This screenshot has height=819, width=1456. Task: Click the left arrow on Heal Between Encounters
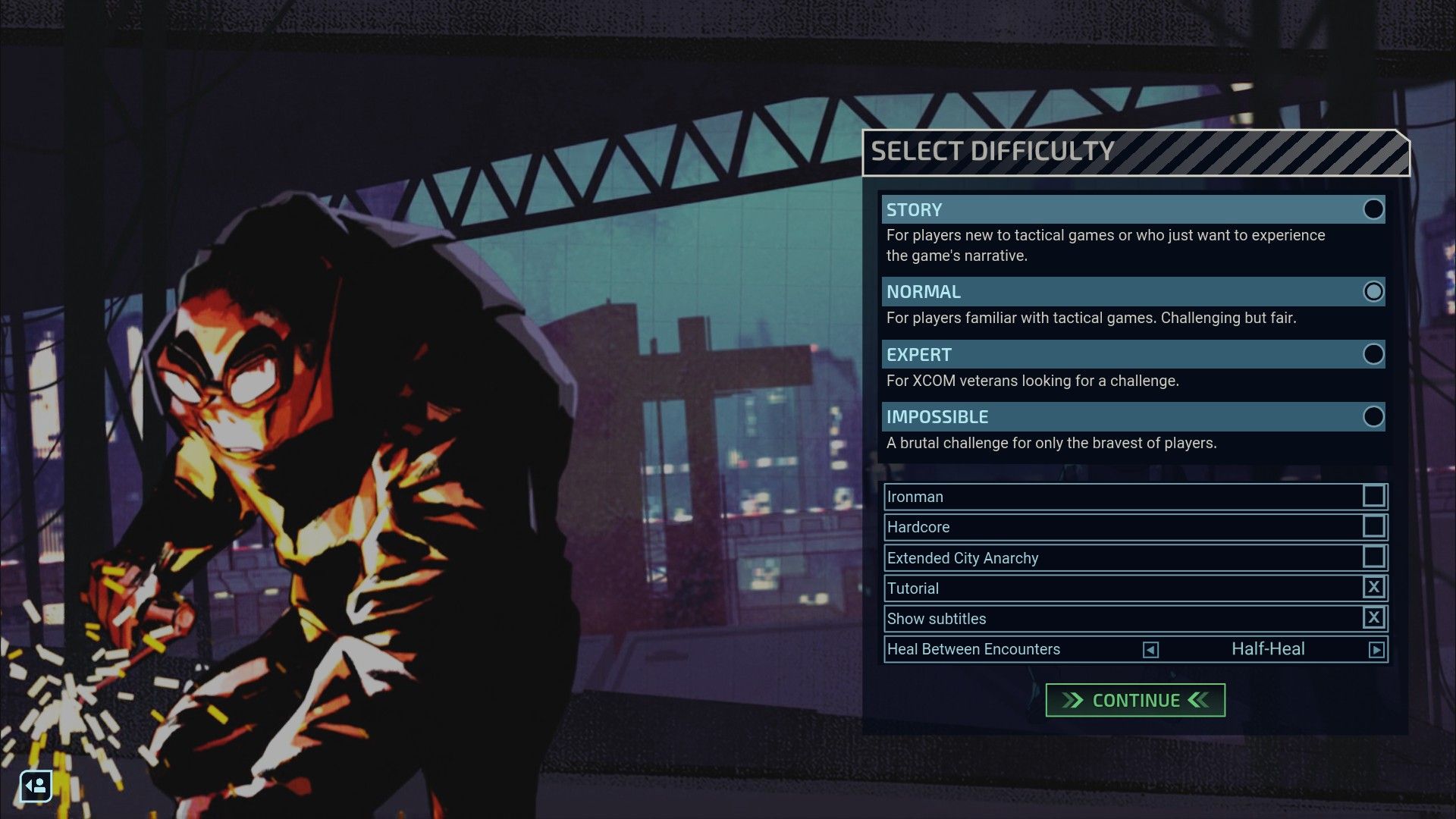[1151, 649]
